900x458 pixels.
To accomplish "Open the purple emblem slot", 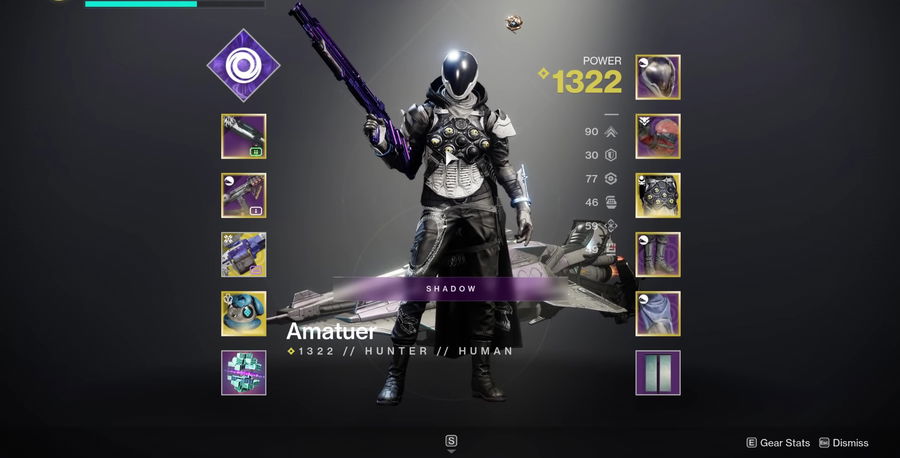I will pos(658,372).
